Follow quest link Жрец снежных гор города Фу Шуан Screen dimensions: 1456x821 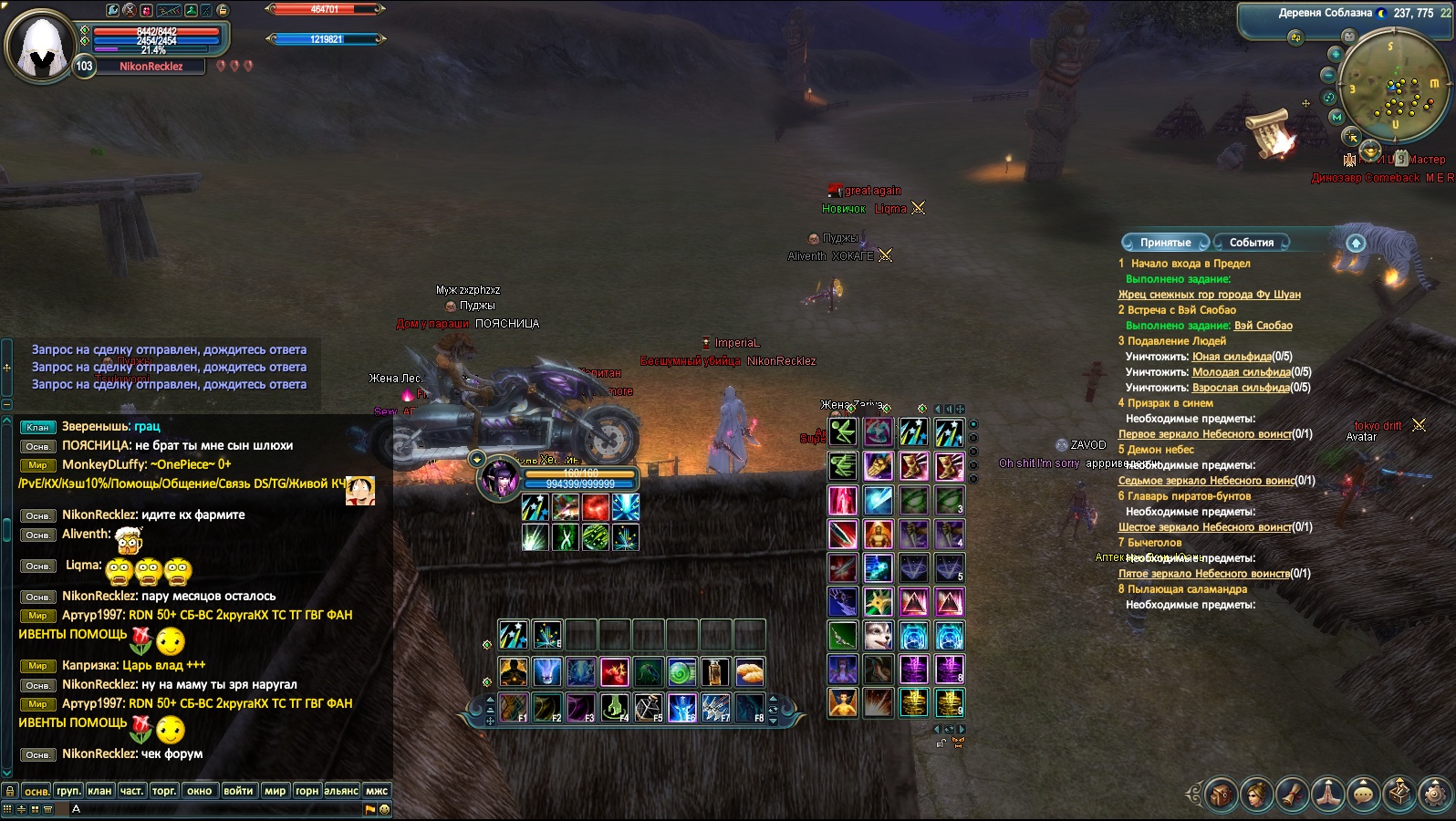pos(1209,295)
